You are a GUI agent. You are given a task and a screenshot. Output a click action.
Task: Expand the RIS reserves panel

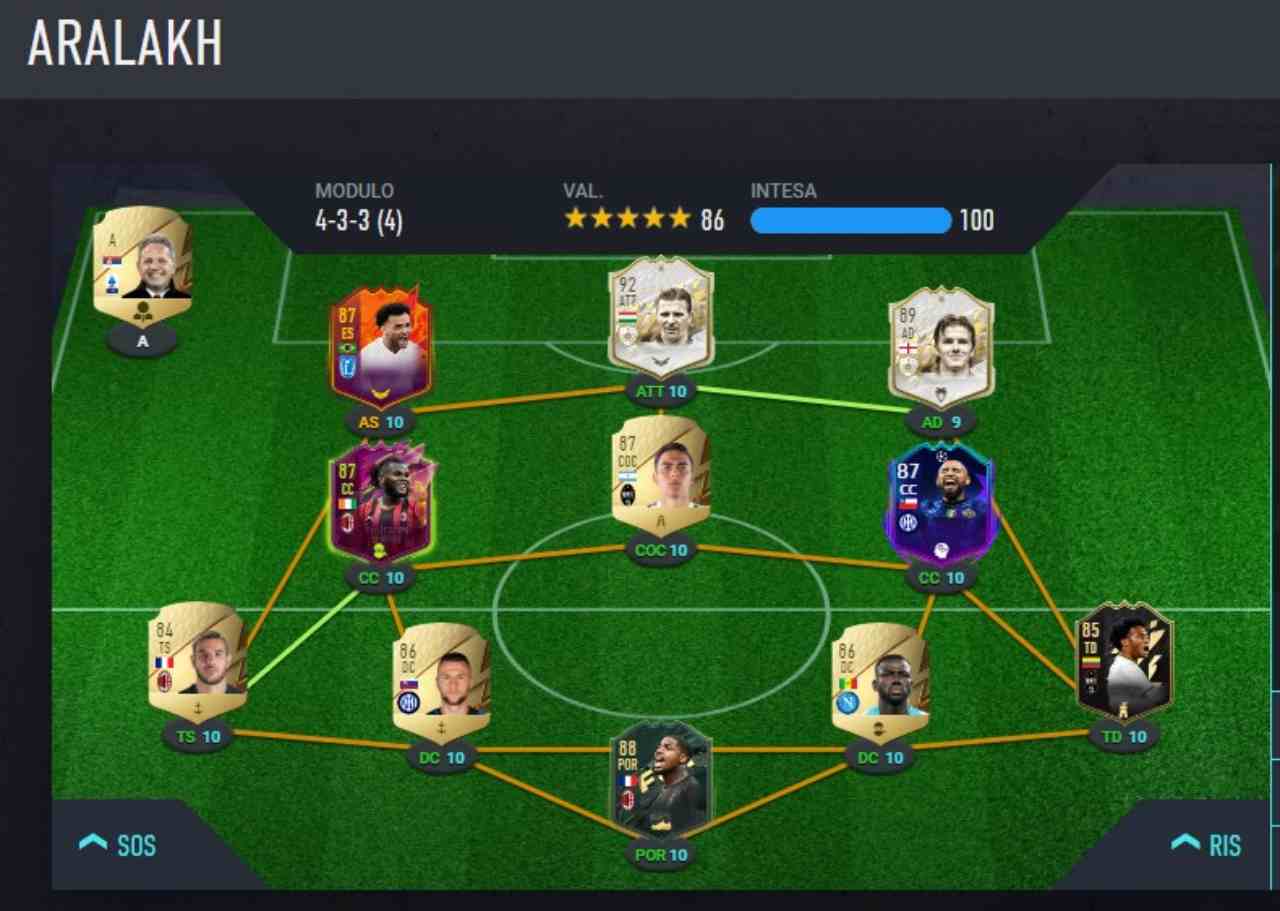1206,845
